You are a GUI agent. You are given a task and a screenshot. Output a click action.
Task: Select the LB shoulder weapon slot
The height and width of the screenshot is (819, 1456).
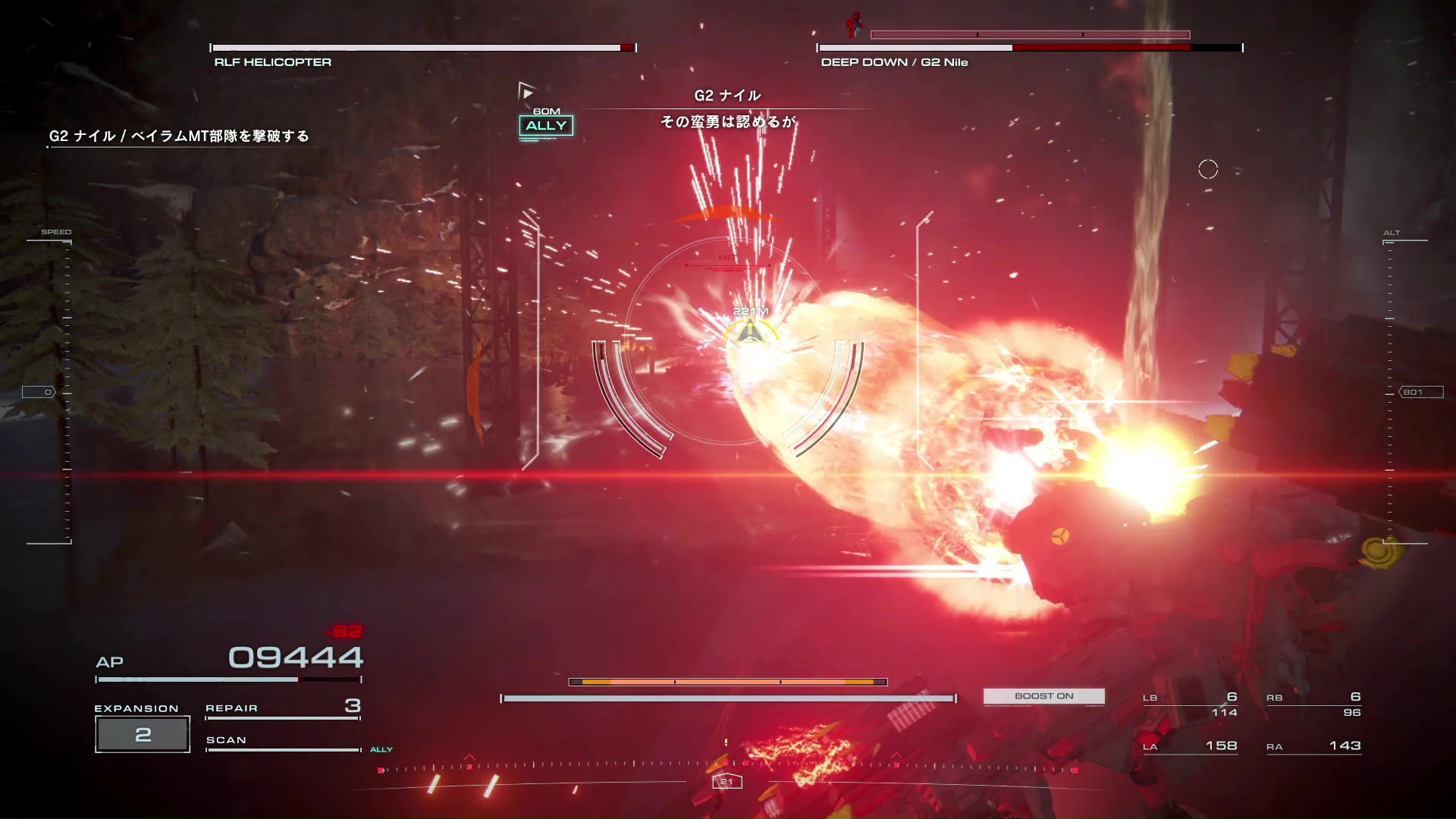pyautogui.click(x=1190, y=704)
